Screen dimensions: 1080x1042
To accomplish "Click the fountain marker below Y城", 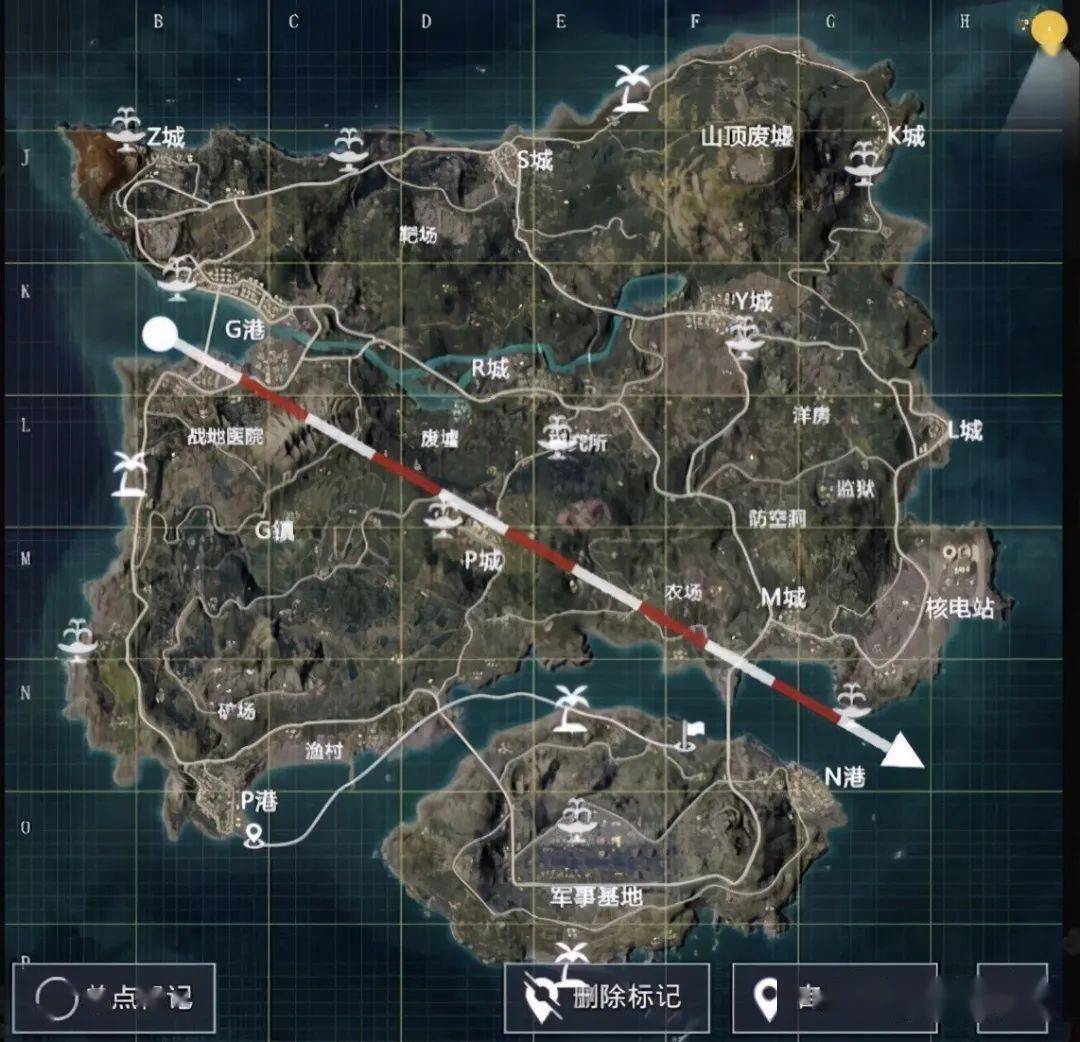I will tap(743, 336).
